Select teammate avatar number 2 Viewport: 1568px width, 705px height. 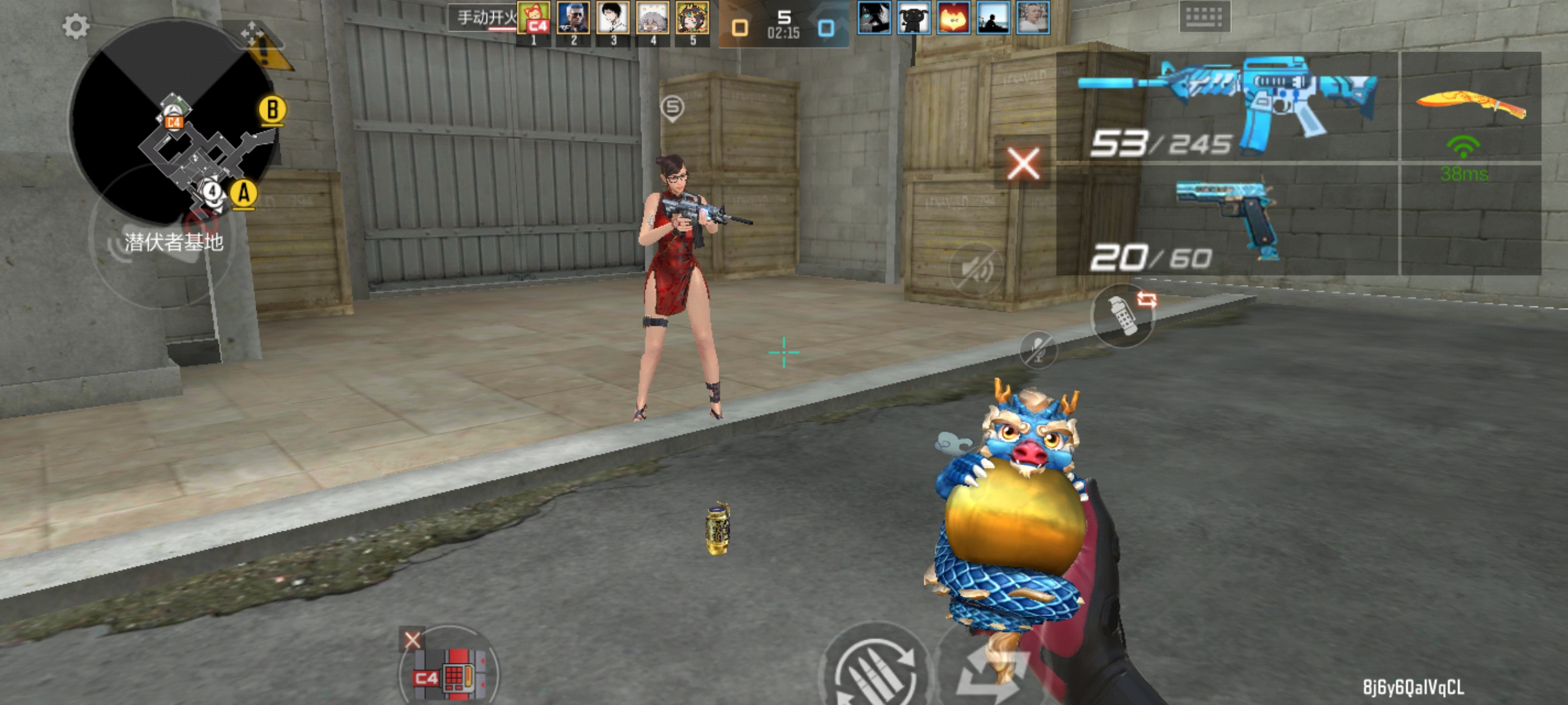(x=573, y=18)
